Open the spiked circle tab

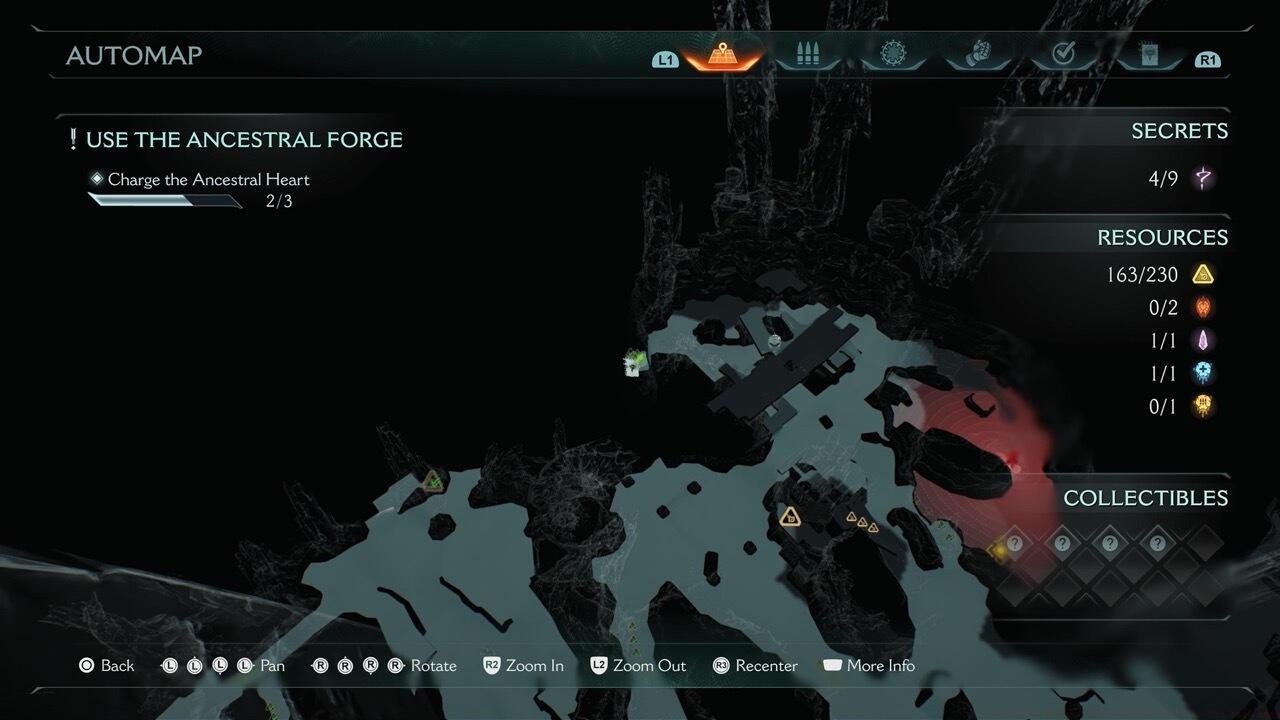tap(892, 55)
